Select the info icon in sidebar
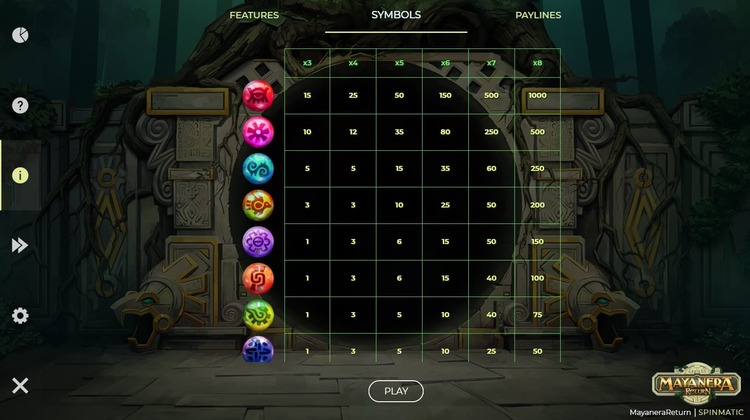Image resolution: width=750 pixels, height=420 pixels. (20, 175)
